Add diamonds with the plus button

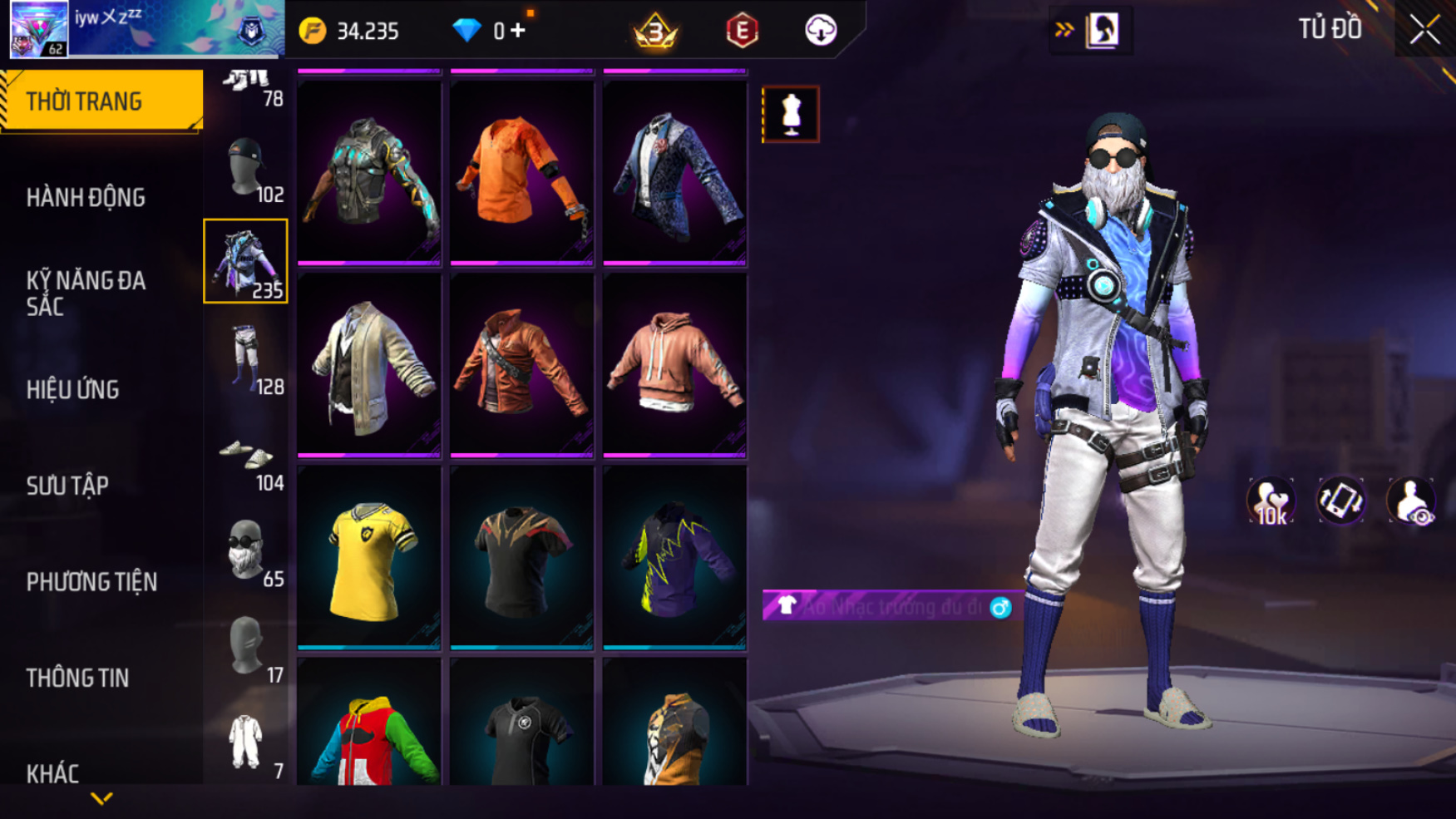tap(518, 31)
